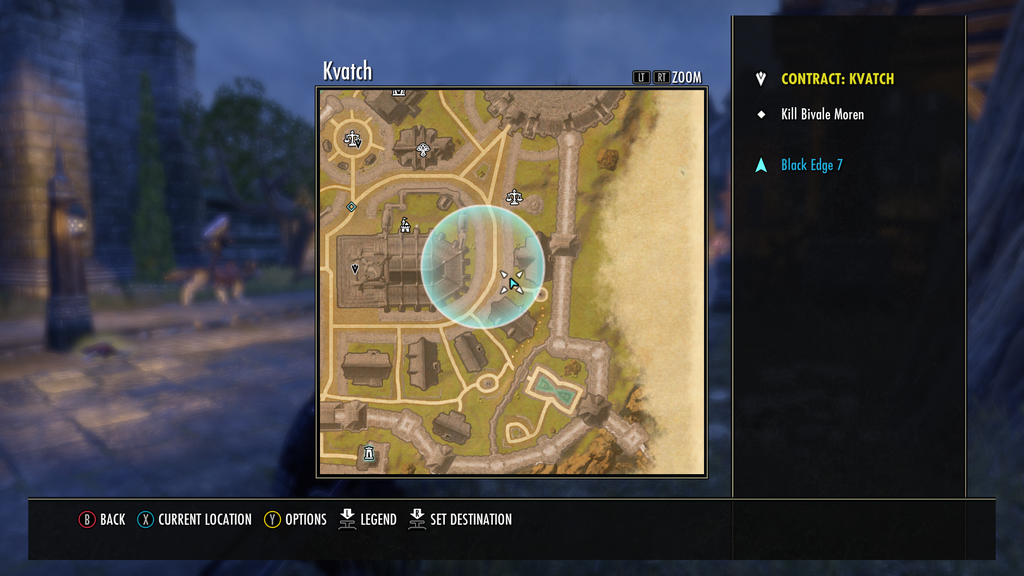Click the Kill Bivale Moren objective
This screenshot has width=1024, height=576.
coord(822,115)
